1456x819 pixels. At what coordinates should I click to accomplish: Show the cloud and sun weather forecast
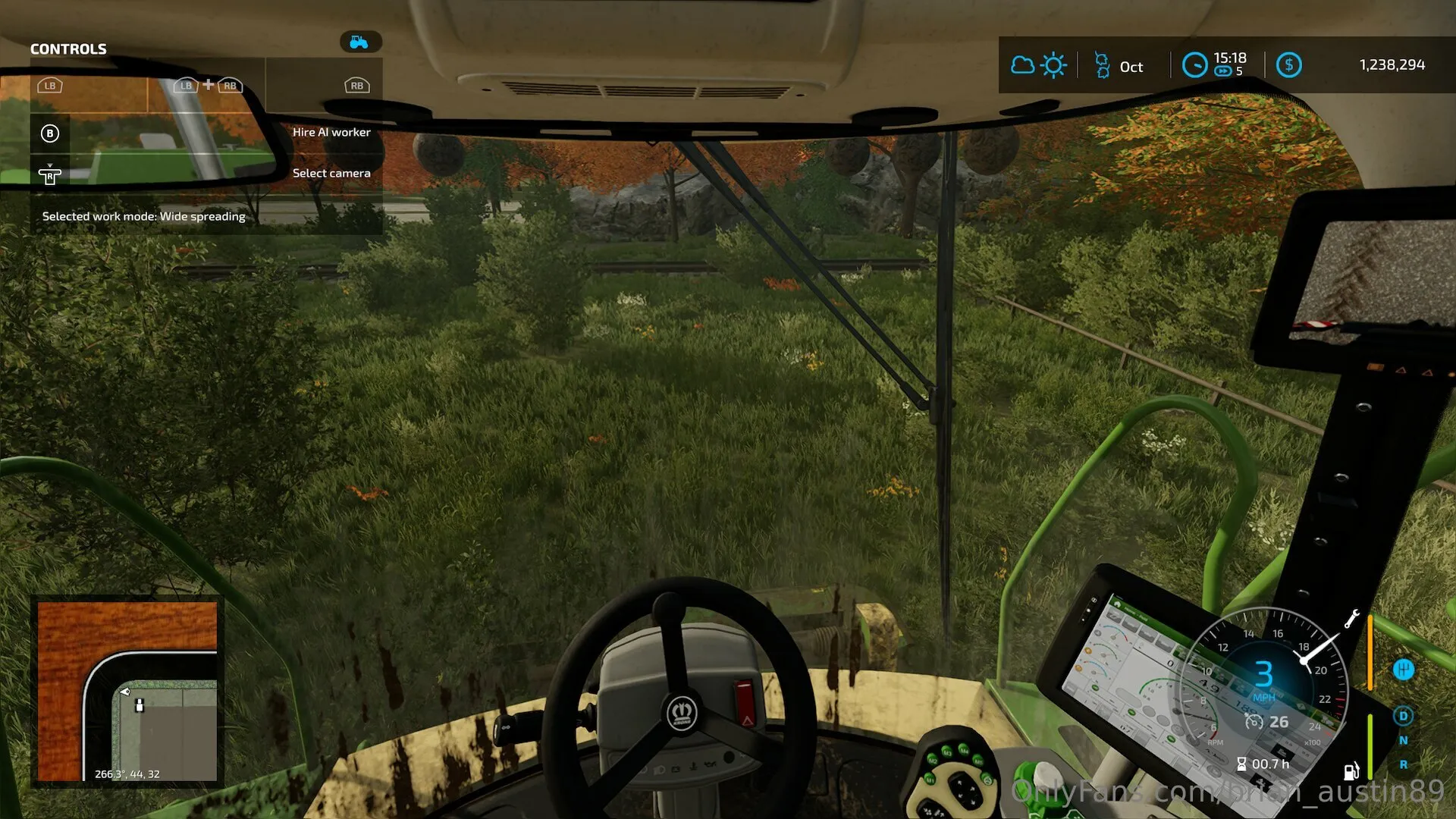pyautogui.click(x=1038, y=66)
